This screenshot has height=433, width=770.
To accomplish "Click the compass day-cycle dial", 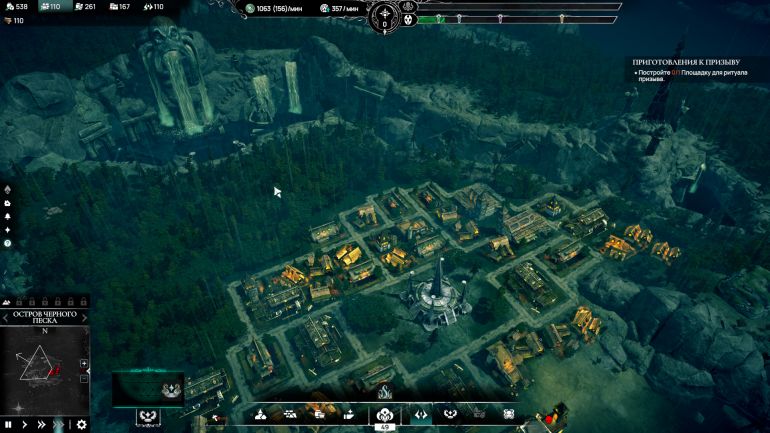I will (385, 17).
